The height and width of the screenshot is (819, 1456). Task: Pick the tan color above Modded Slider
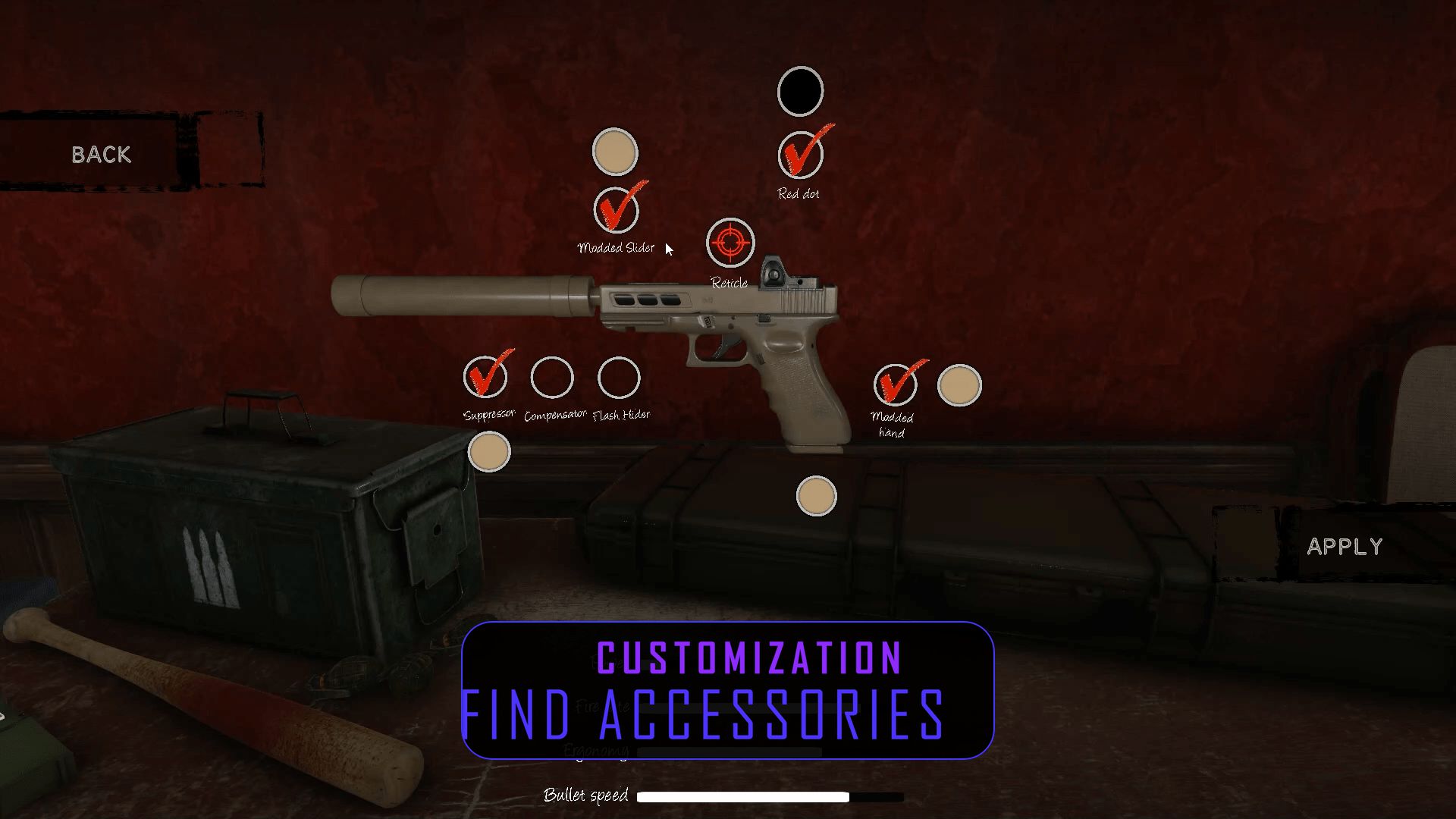point(615,152)
